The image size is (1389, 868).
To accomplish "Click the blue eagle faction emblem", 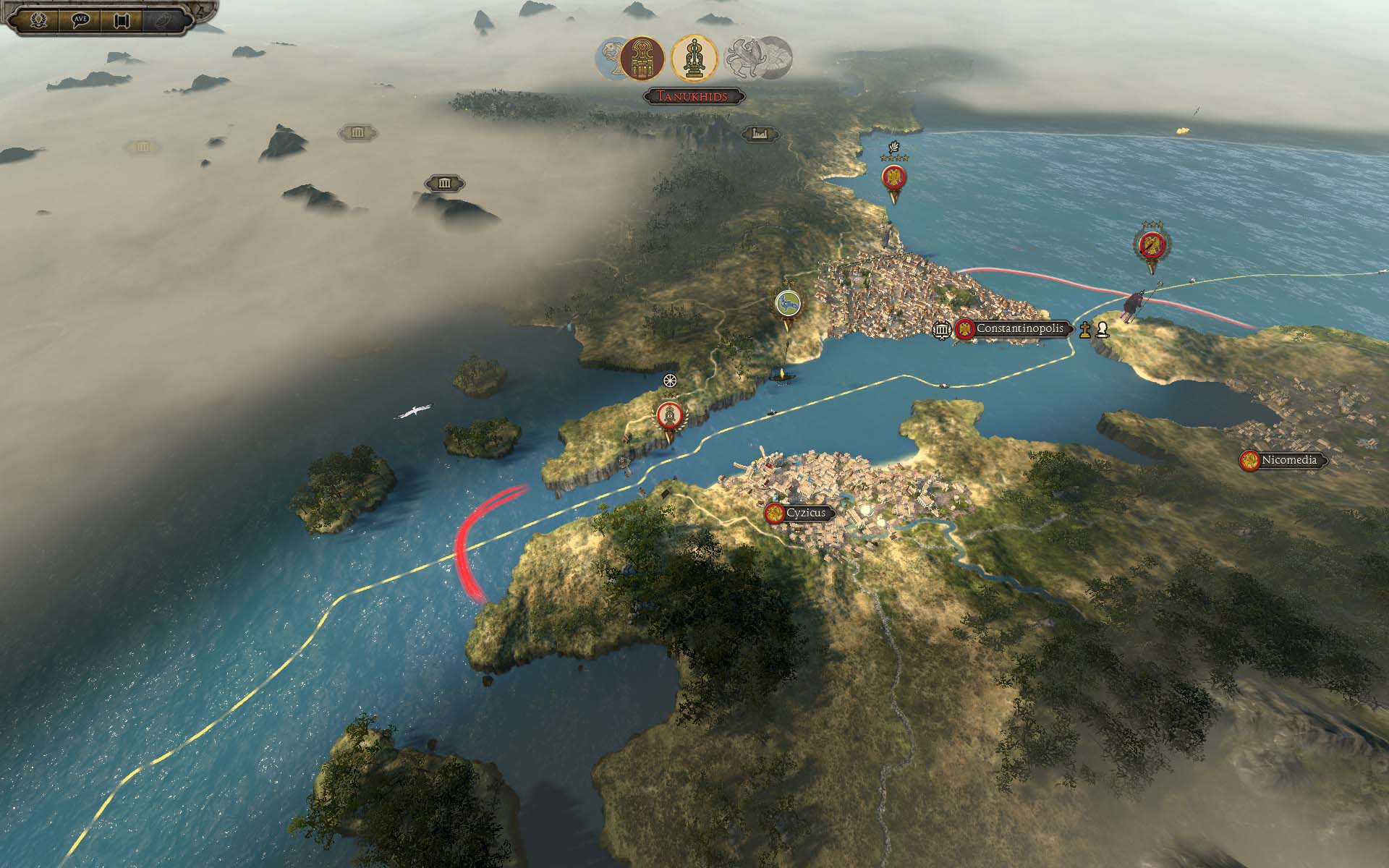I will [610, 58].
